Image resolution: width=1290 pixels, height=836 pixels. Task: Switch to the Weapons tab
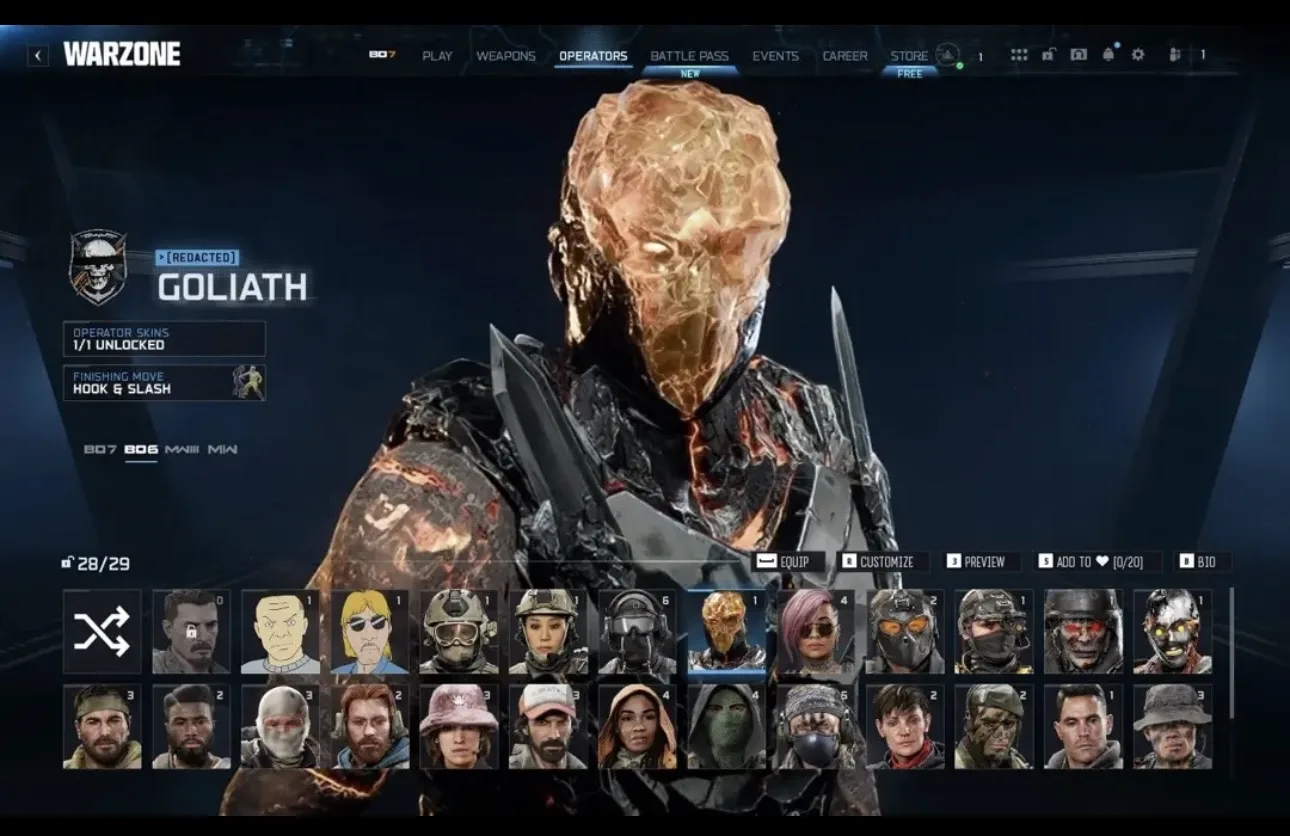click(506, 56)
